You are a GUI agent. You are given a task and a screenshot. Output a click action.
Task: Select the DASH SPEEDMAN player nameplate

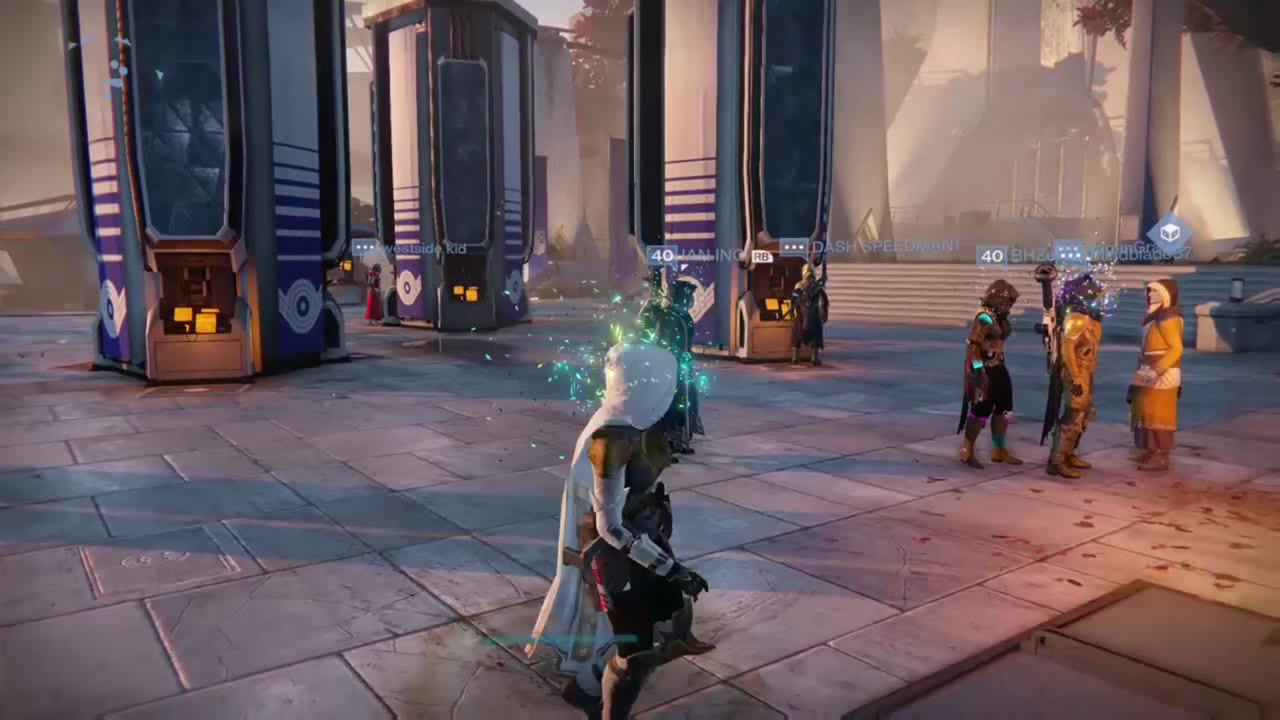pos(870,246)
